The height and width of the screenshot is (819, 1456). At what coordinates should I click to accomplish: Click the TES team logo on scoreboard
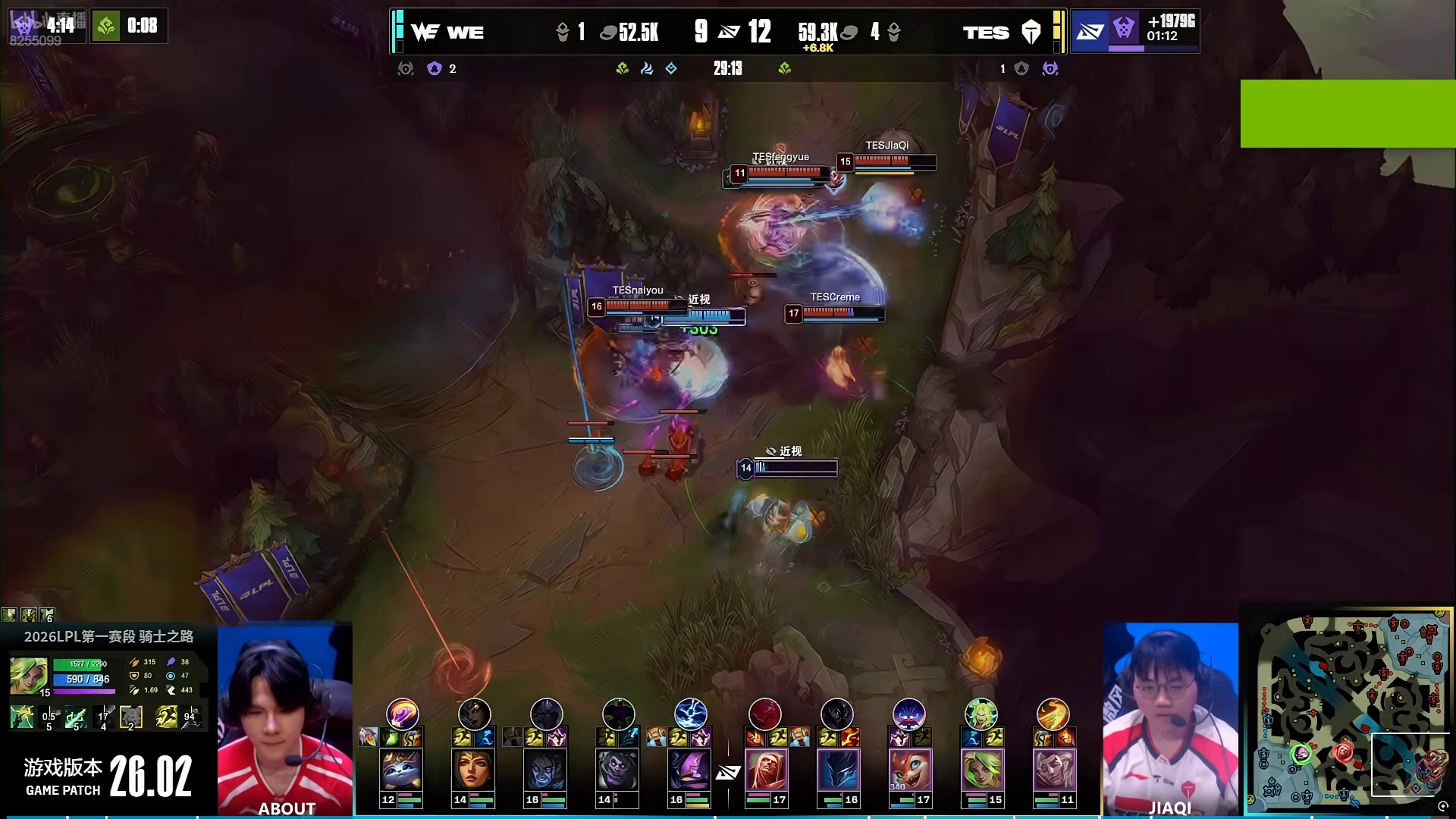point(1031,32)
